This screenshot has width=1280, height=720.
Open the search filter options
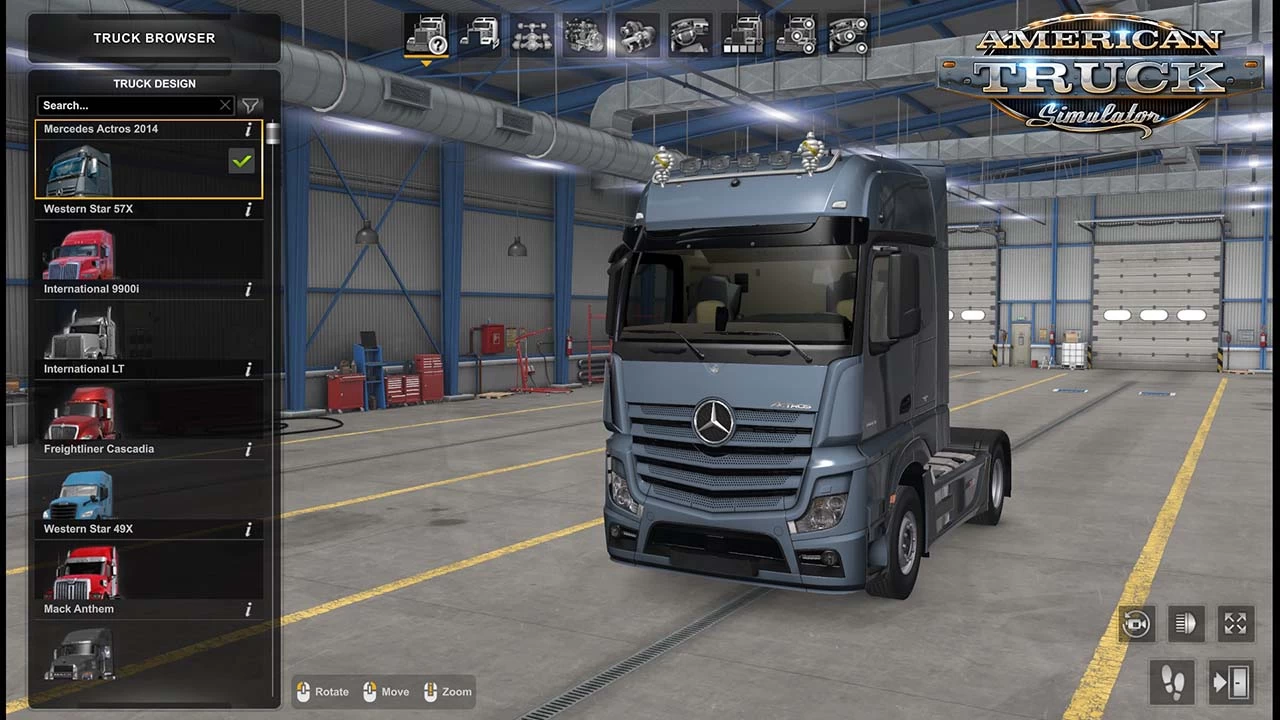[x=250, y=105]
